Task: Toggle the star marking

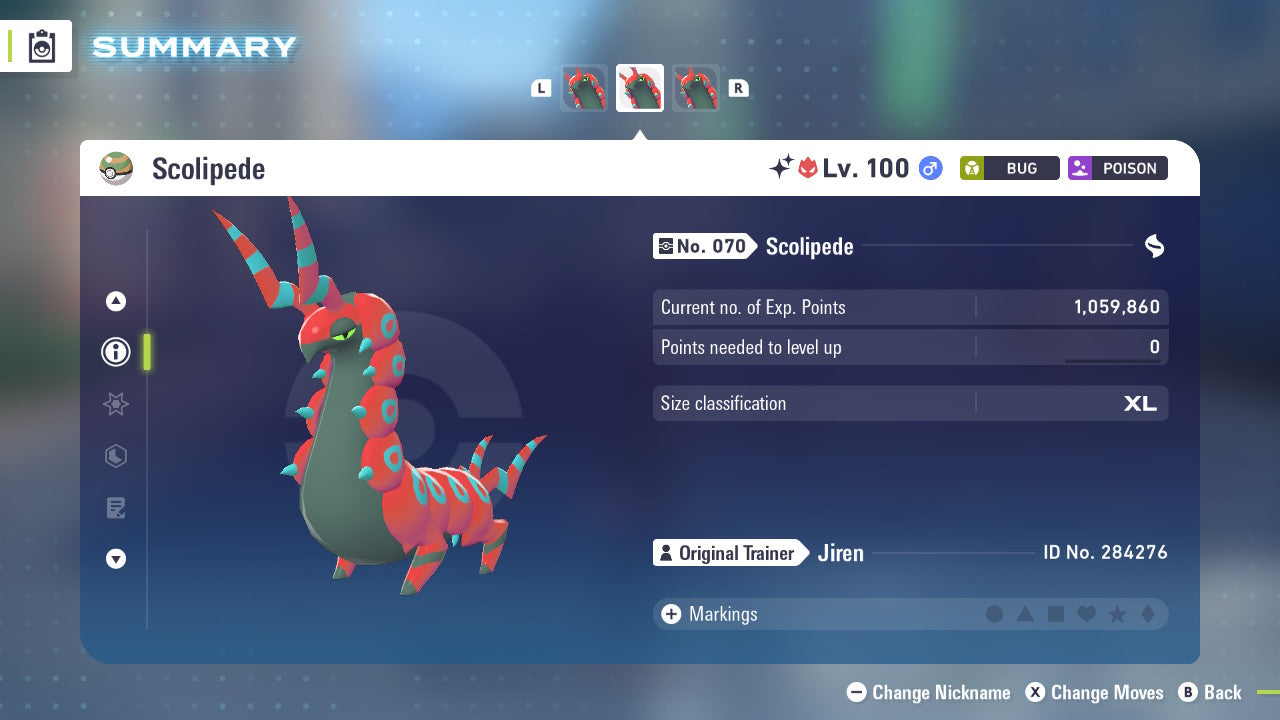Action: click(x=1116, y=614)
